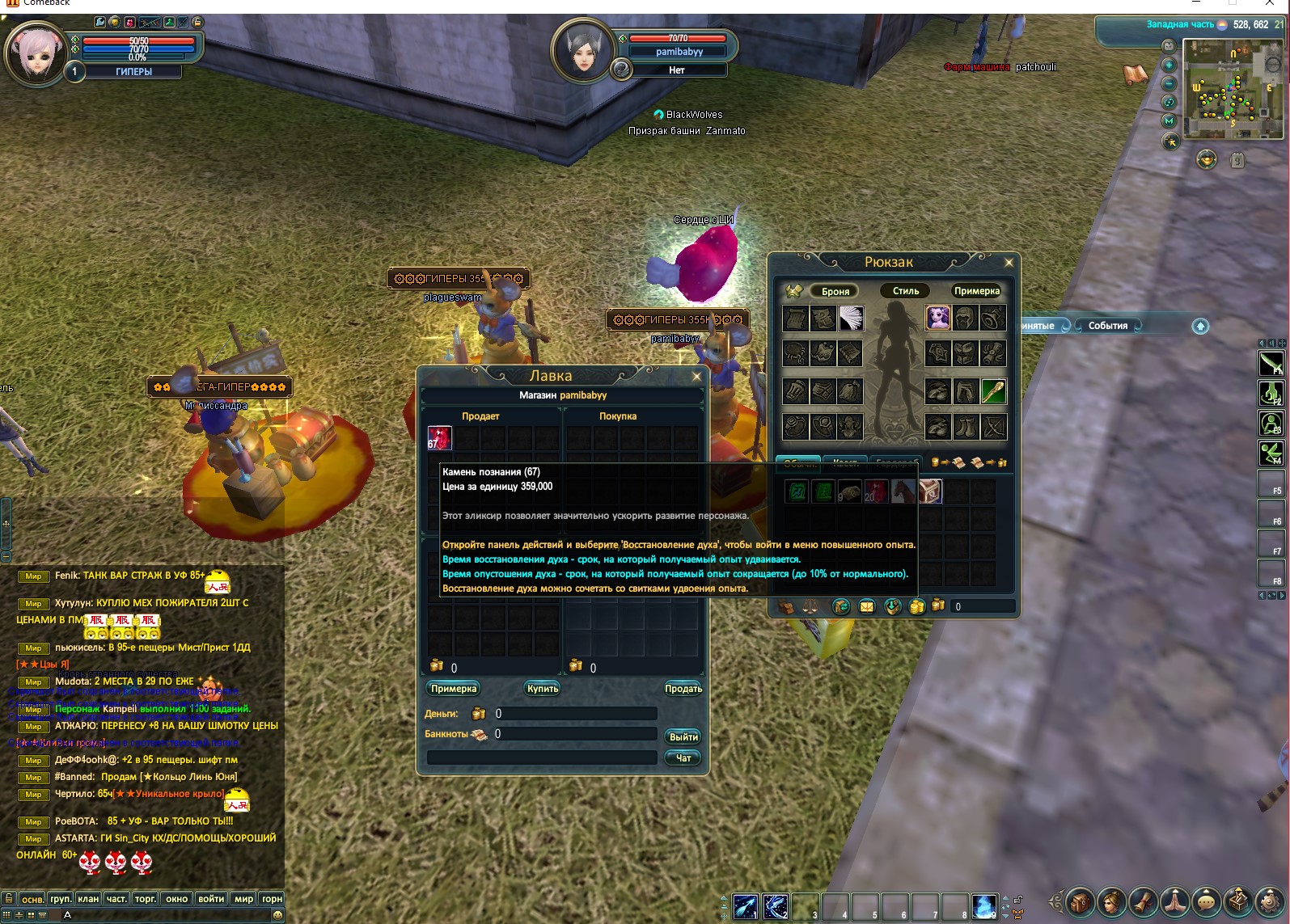Select the treasure chest item in the backpack

(x=930, y=492)
